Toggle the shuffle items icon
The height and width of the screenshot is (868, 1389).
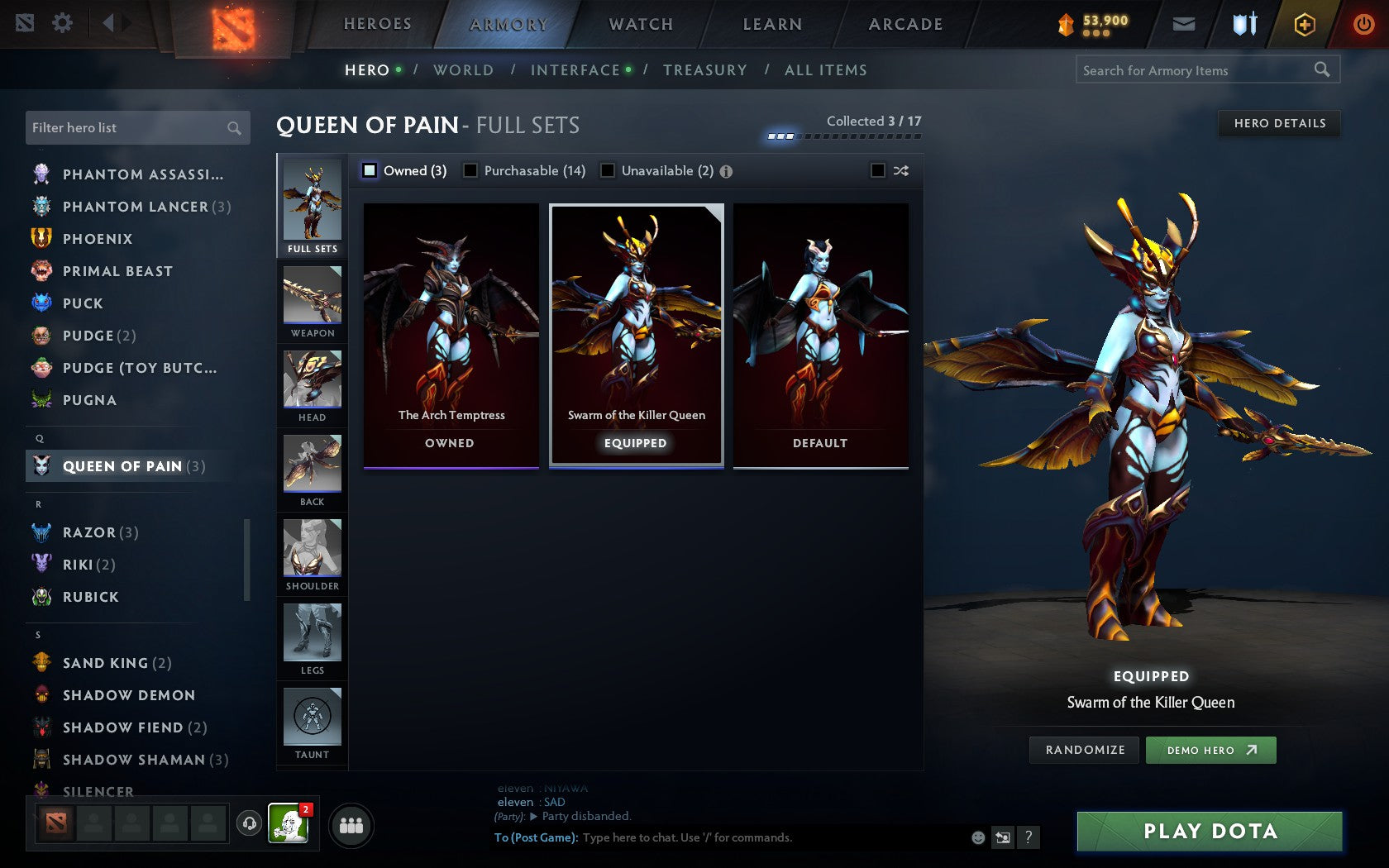[x=900, y=170]
